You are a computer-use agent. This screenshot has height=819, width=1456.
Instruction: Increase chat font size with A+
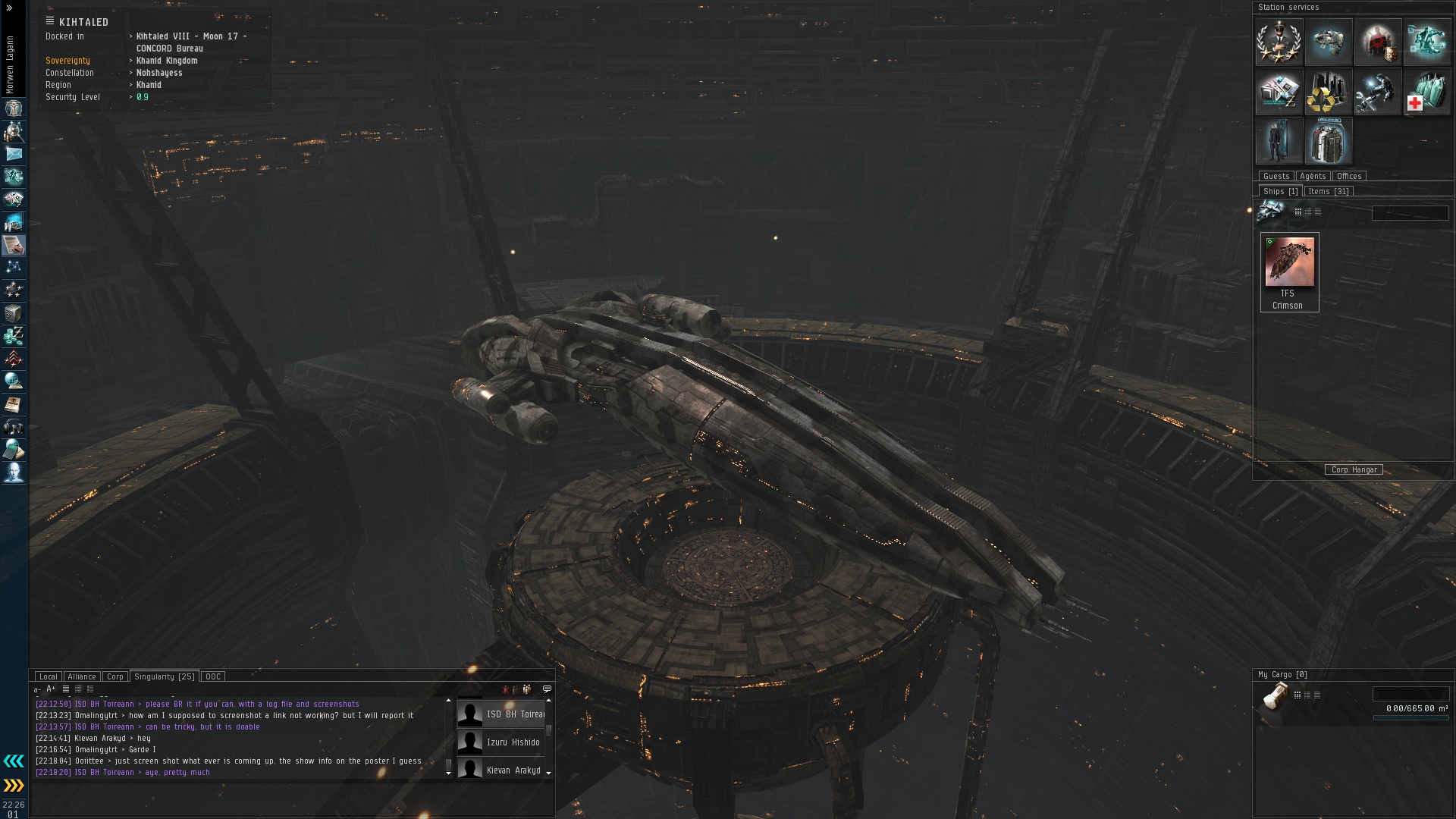click(x=51, y=689)
